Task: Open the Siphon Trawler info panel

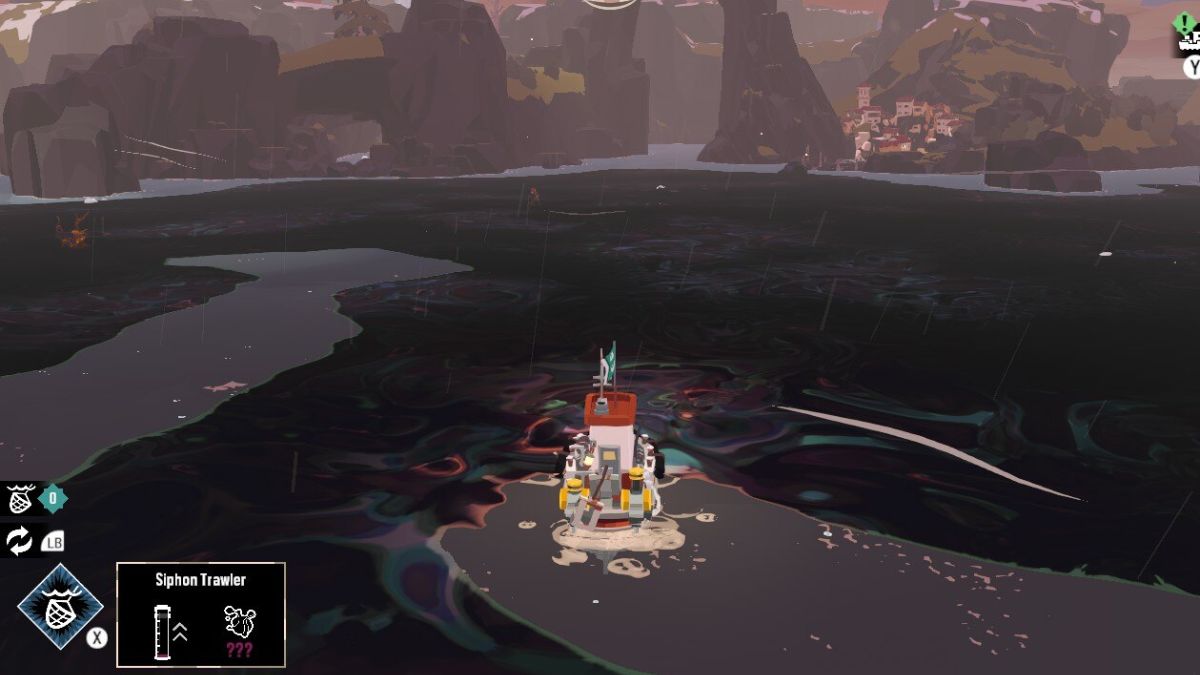Action: tap(201, 614)
